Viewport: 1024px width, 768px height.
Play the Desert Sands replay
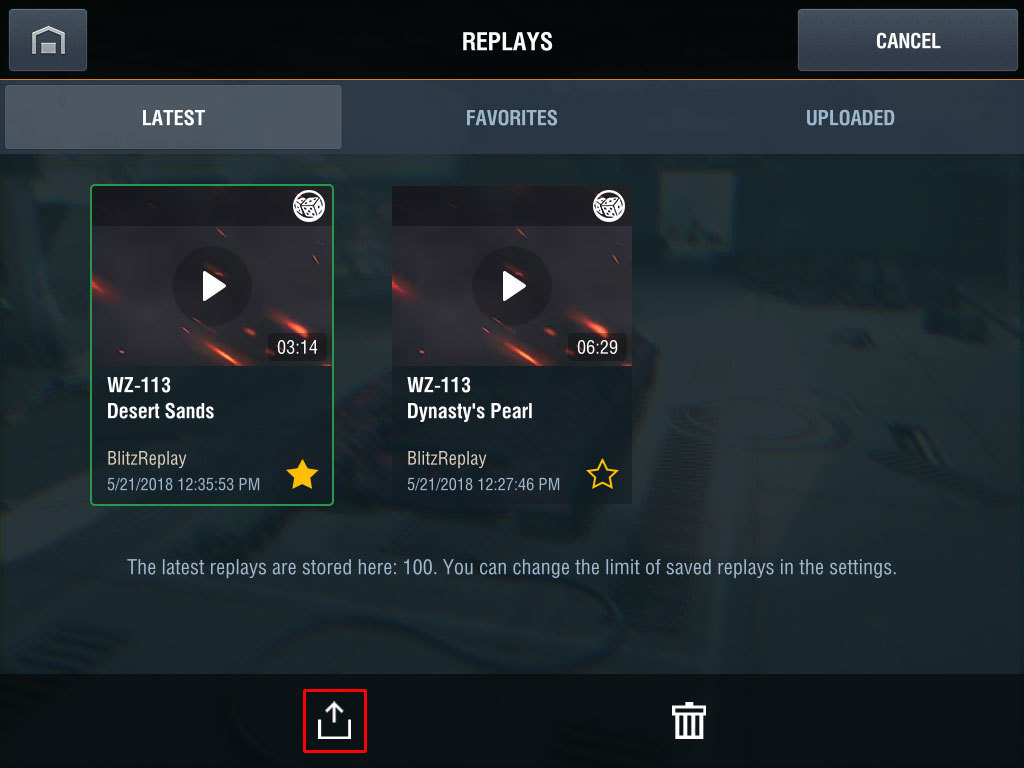[x=212, y=286]
